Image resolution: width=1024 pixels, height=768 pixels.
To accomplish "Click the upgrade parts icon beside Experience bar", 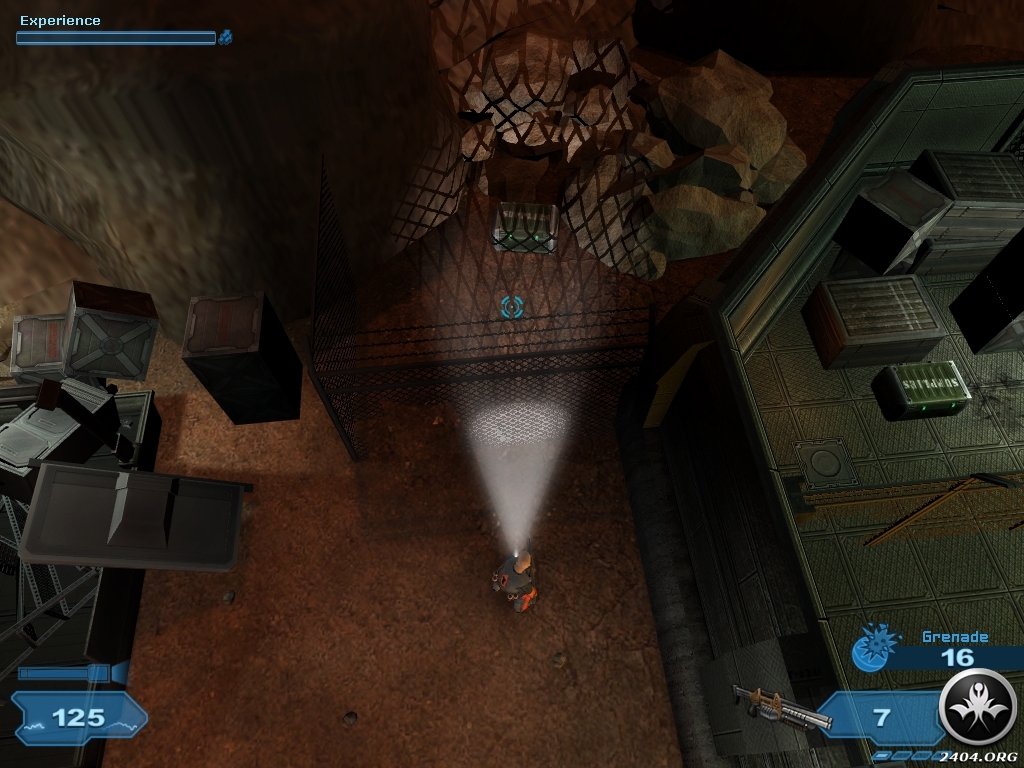I will (x=226, y=38).
